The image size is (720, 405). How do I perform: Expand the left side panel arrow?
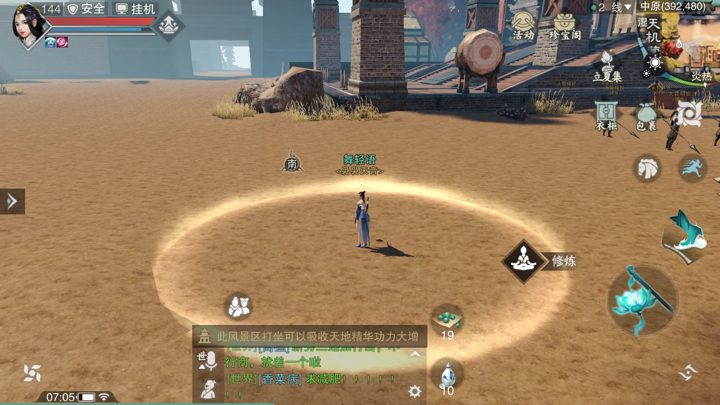pos(12,201)
